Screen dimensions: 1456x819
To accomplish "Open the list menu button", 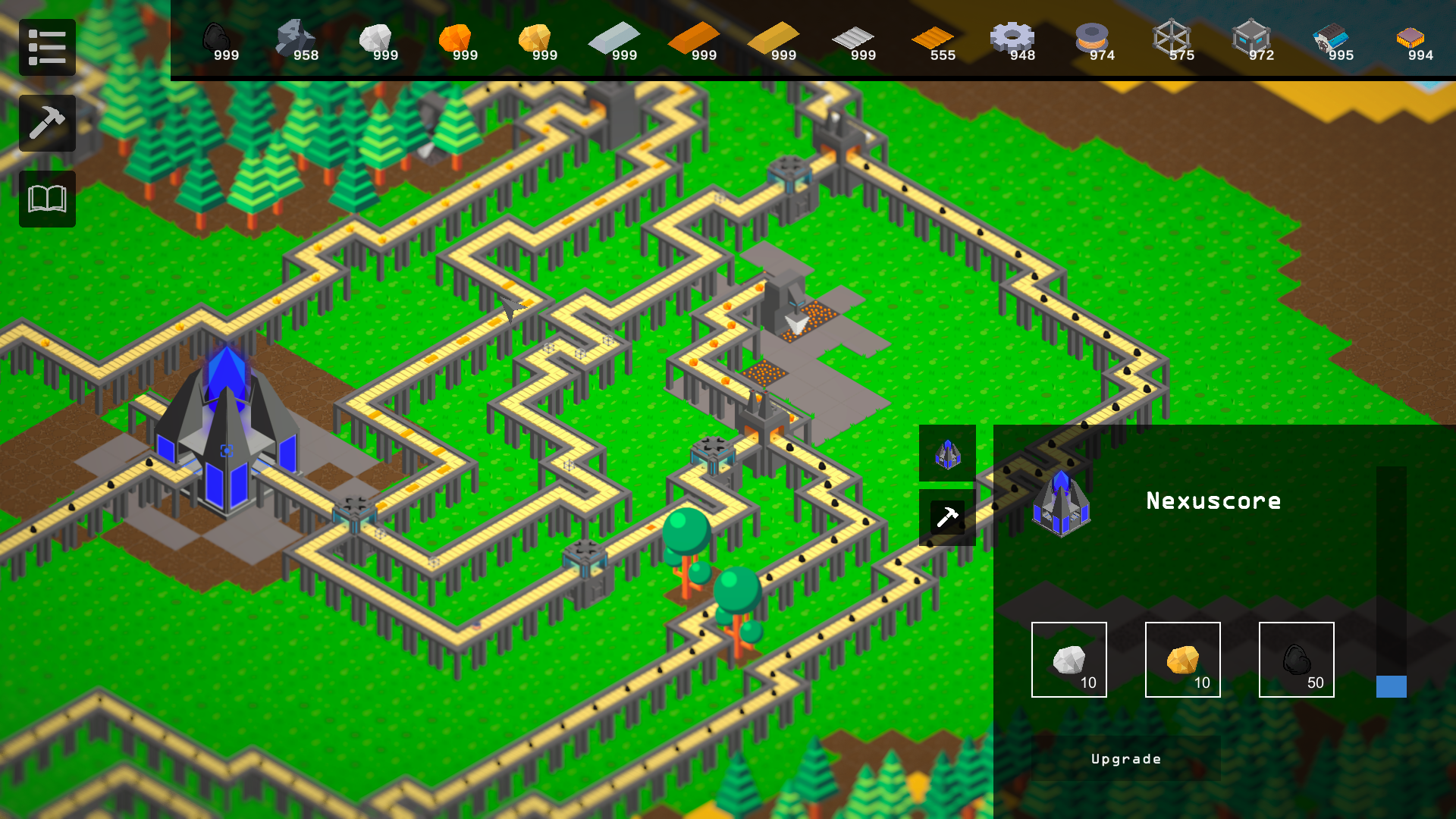I will (x=47, y=47).
